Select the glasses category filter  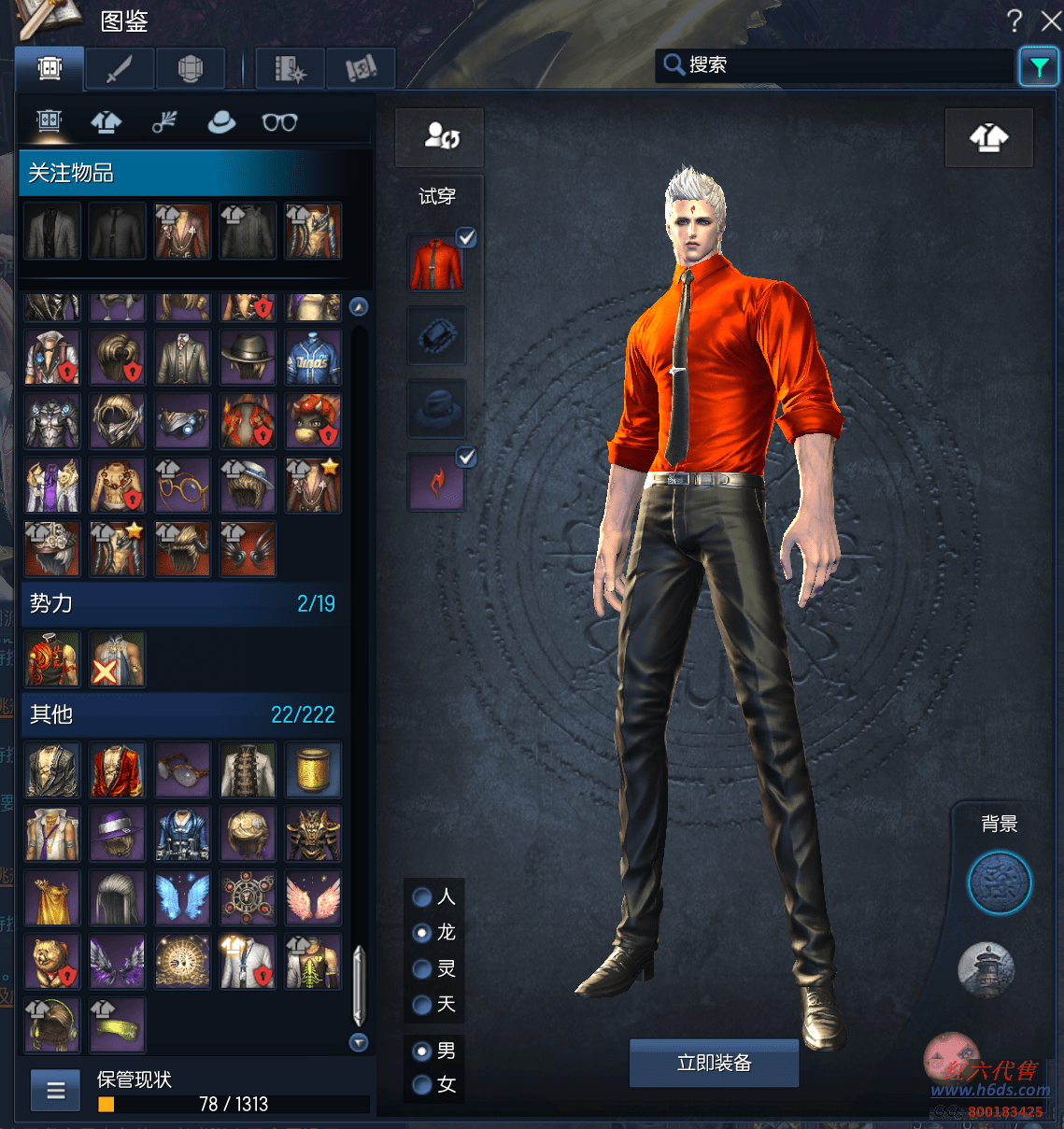click(279, 121)
